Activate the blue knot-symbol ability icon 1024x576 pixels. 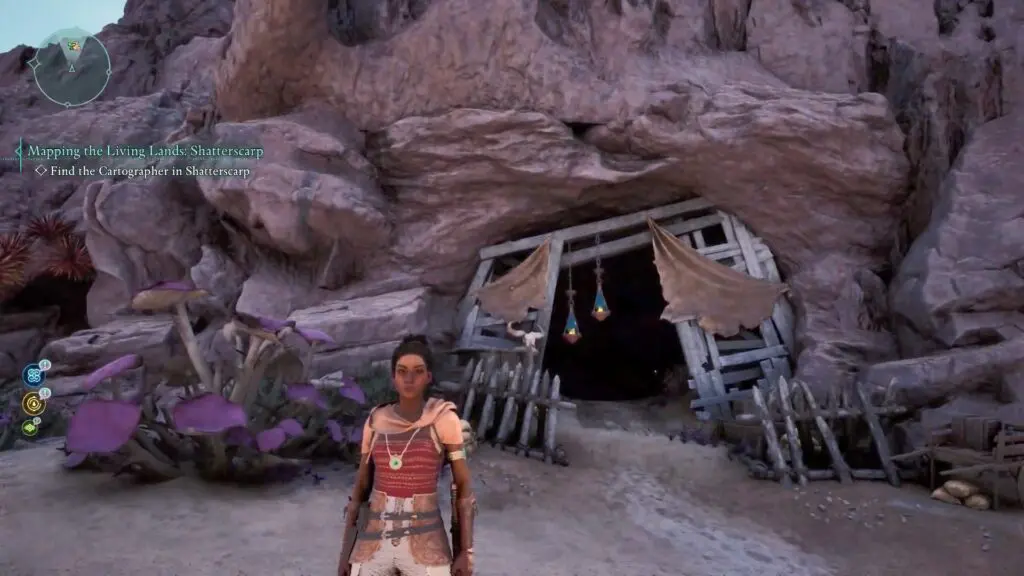[x=32, y=376]
